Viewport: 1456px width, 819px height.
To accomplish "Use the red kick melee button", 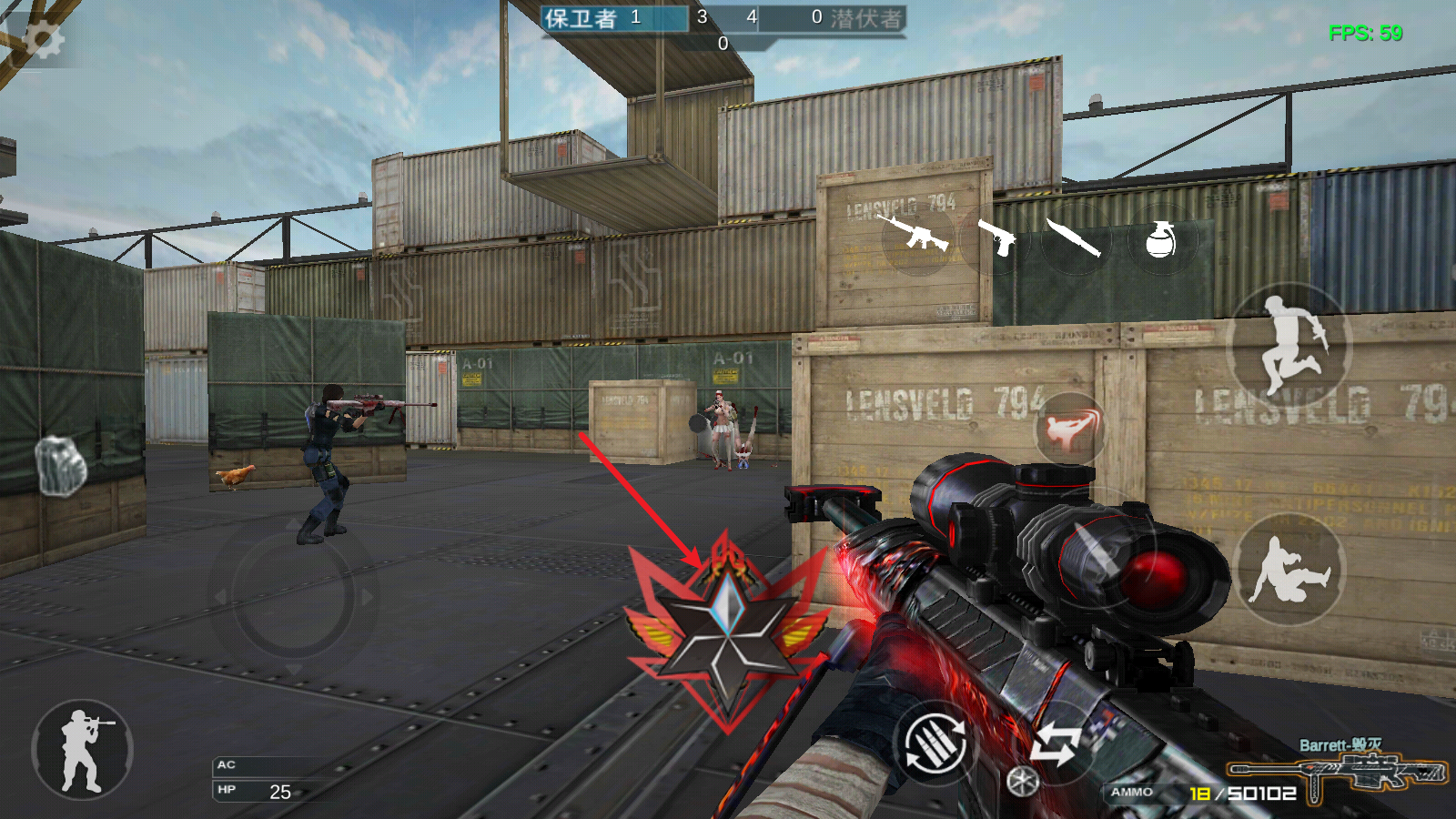I will point(1070,428).
